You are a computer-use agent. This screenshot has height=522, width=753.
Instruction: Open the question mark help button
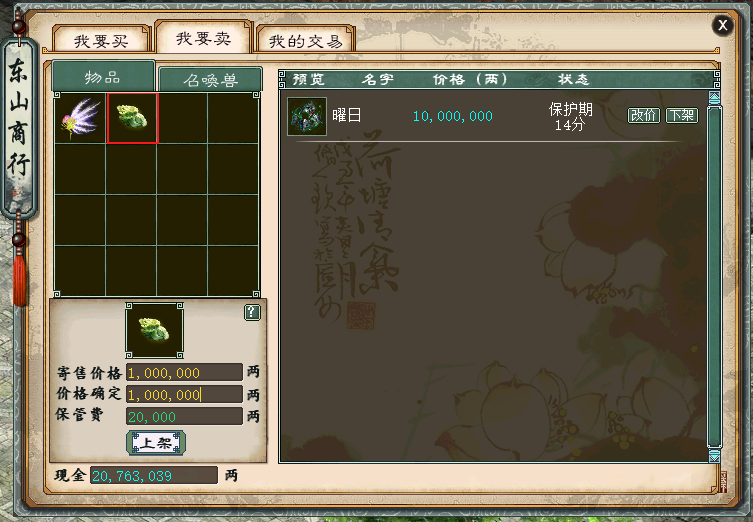252,313
